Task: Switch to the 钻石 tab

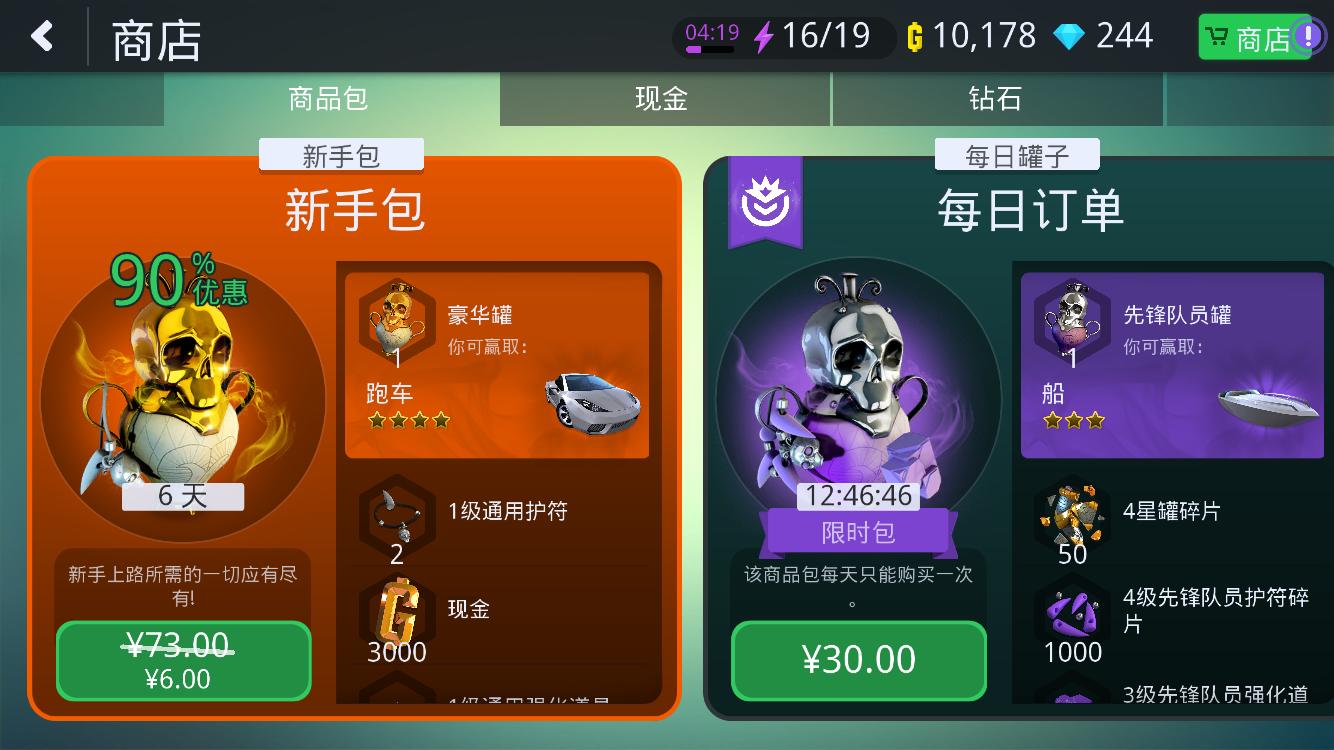Action: [x=997, y=99]
